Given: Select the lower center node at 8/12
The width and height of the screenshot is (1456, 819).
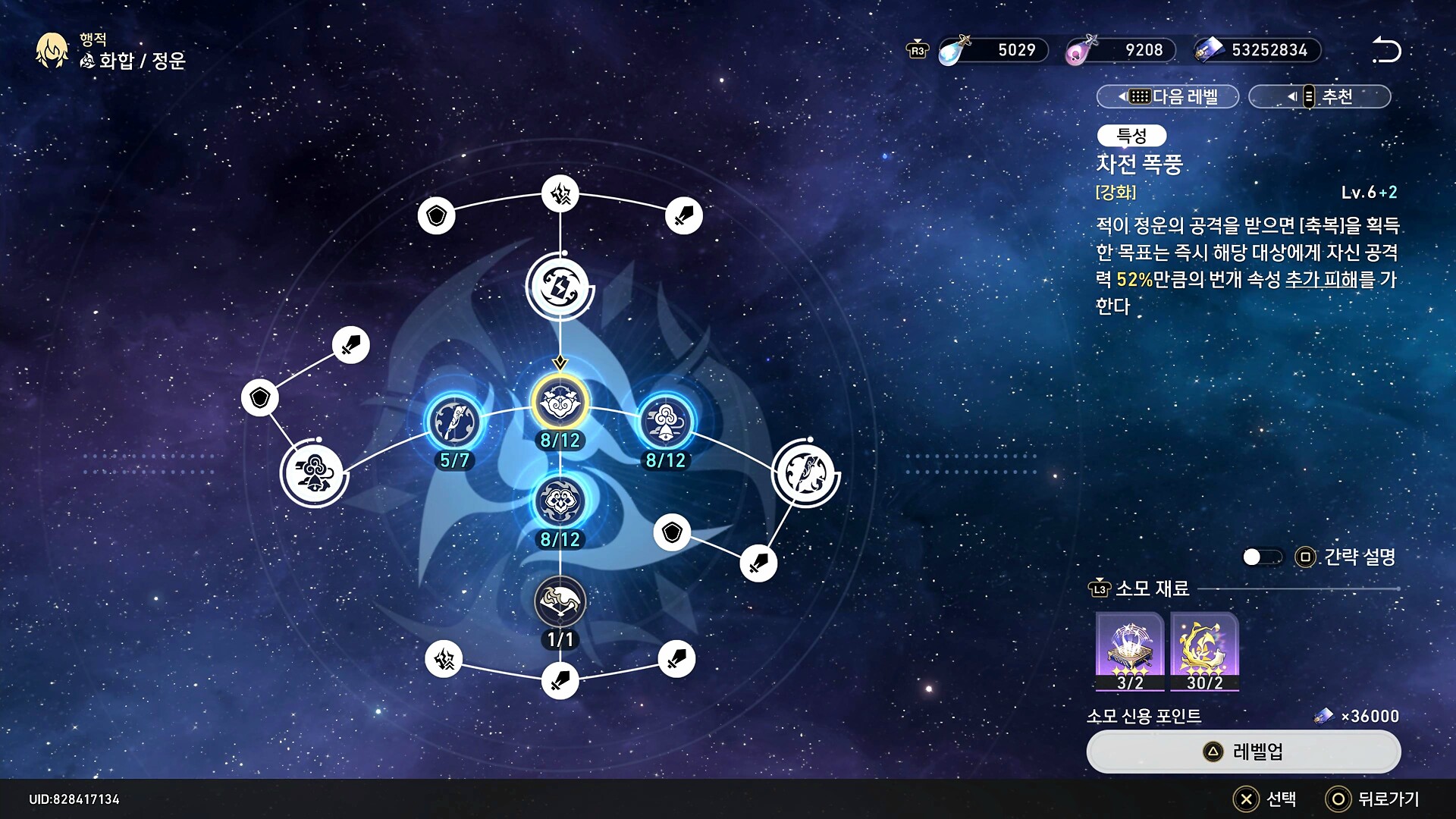Looking at the screenshot, I should click(560, 501).
